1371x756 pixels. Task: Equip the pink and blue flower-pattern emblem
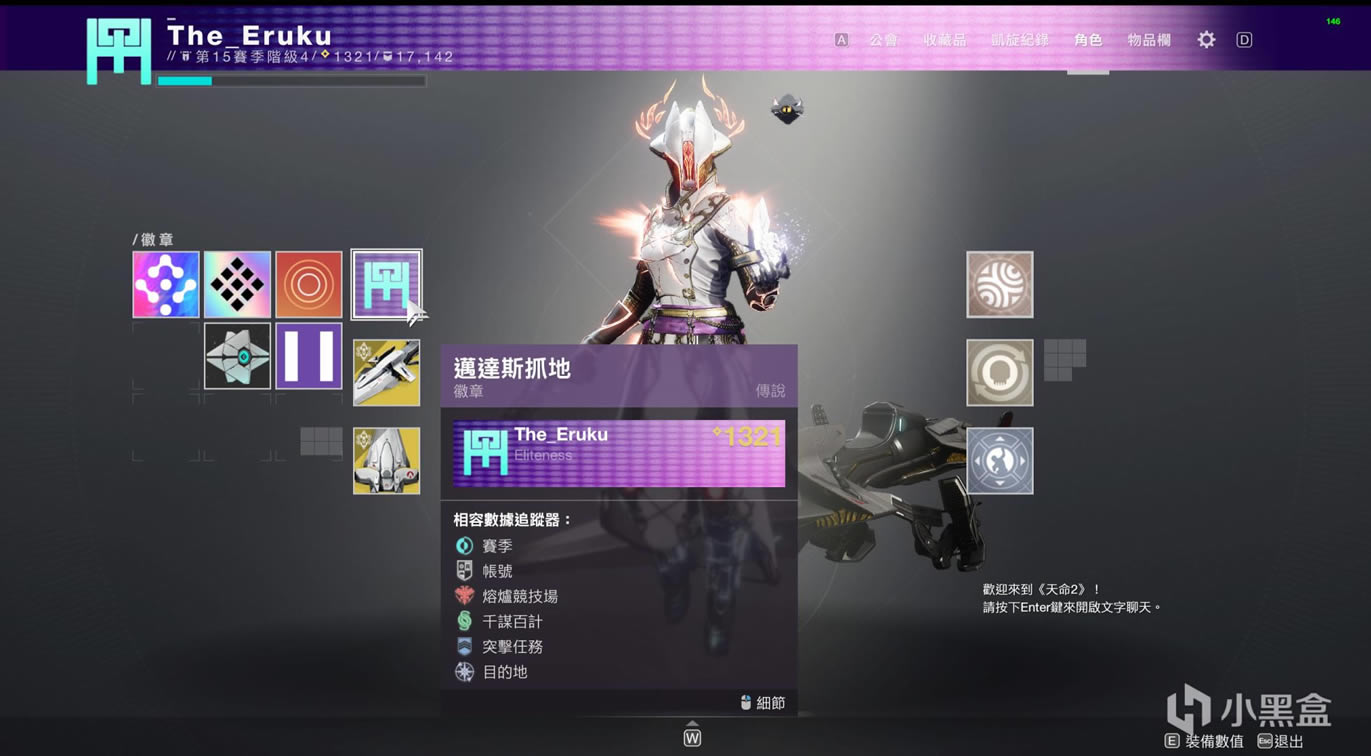coord(166,285)
